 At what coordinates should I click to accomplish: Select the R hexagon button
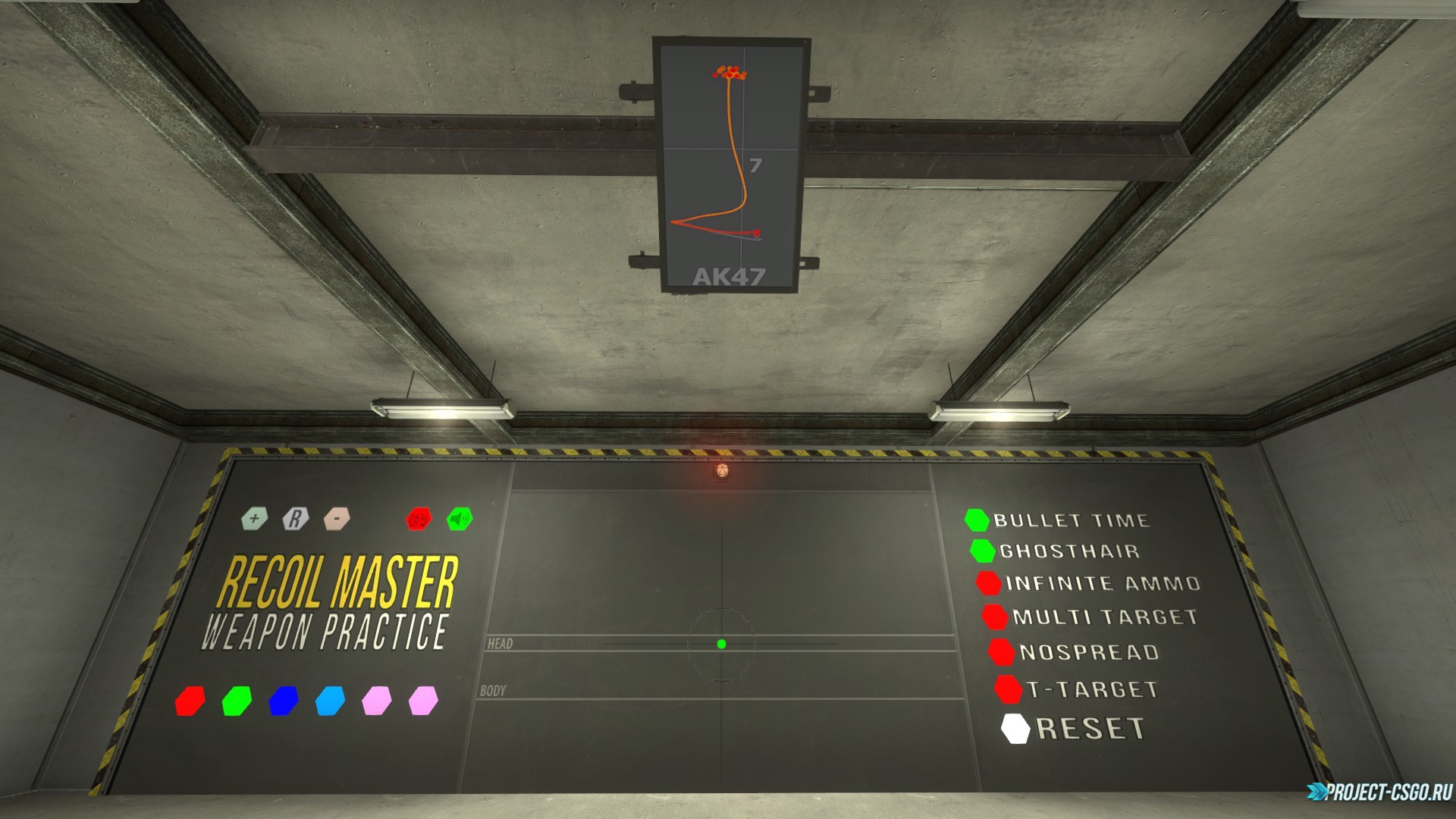(x=295, y=519)
